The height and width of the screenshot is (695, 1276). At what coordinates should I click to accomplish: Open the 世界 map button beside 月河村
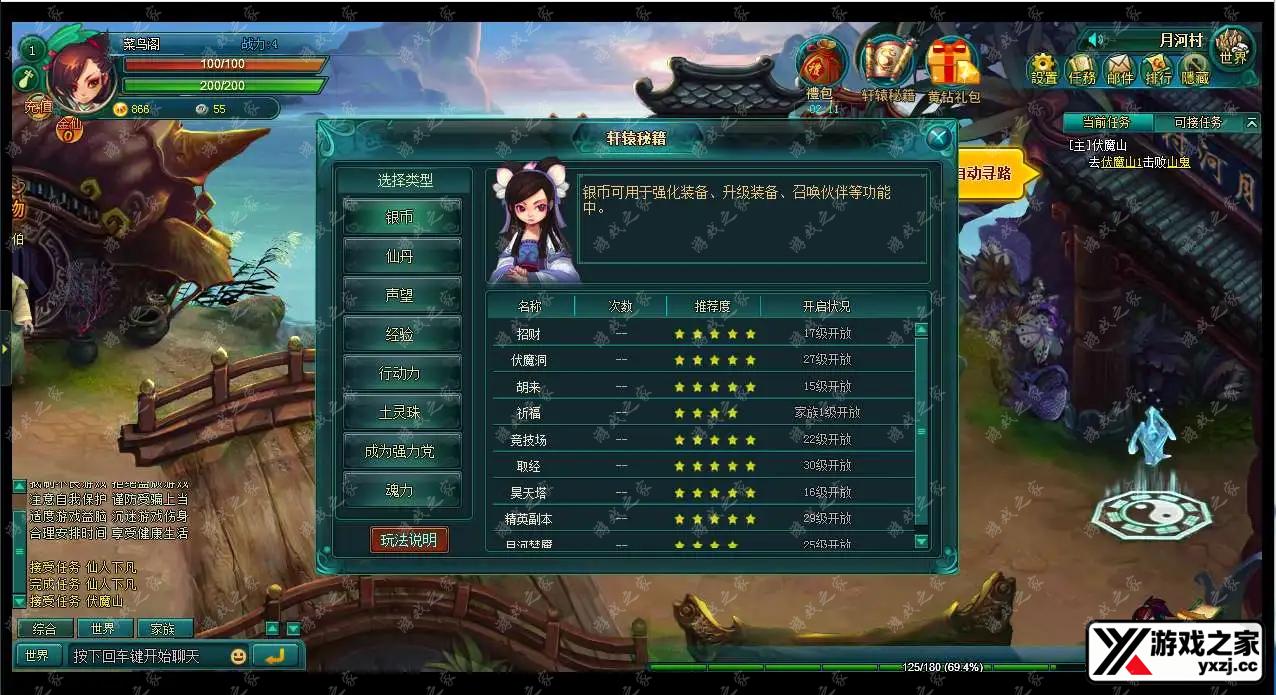coord(1233,50)
